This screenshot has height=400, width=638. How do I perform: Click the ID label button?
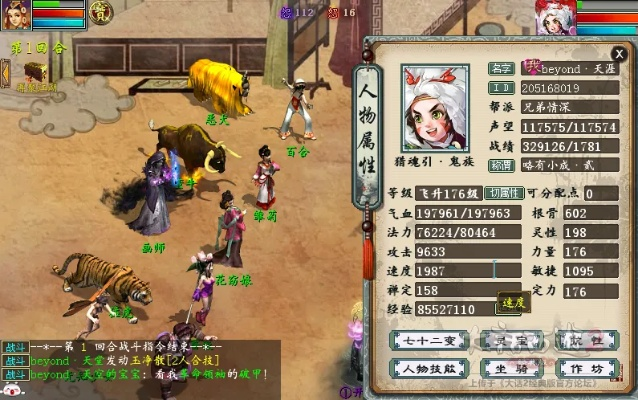[x=502, y=88]
